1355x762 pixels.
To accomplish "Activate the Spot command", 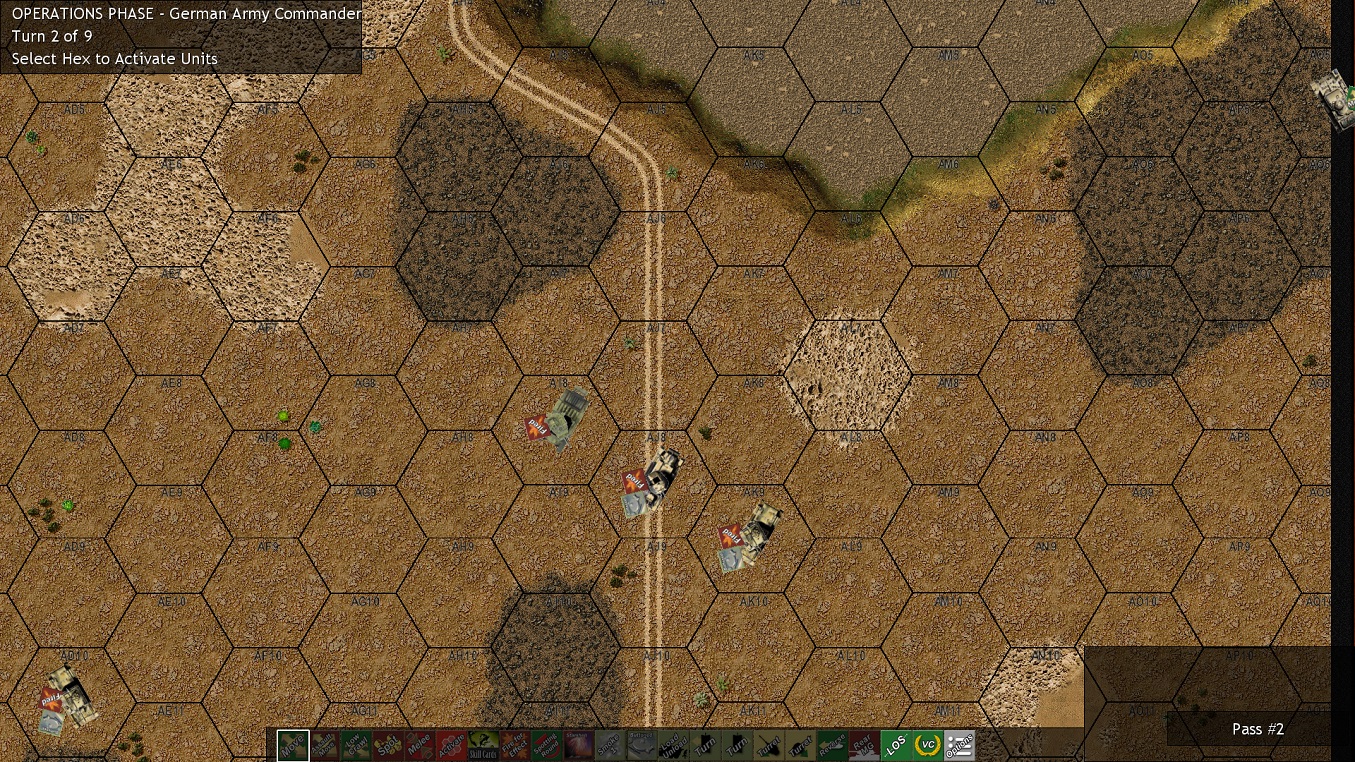I will 390,745.
